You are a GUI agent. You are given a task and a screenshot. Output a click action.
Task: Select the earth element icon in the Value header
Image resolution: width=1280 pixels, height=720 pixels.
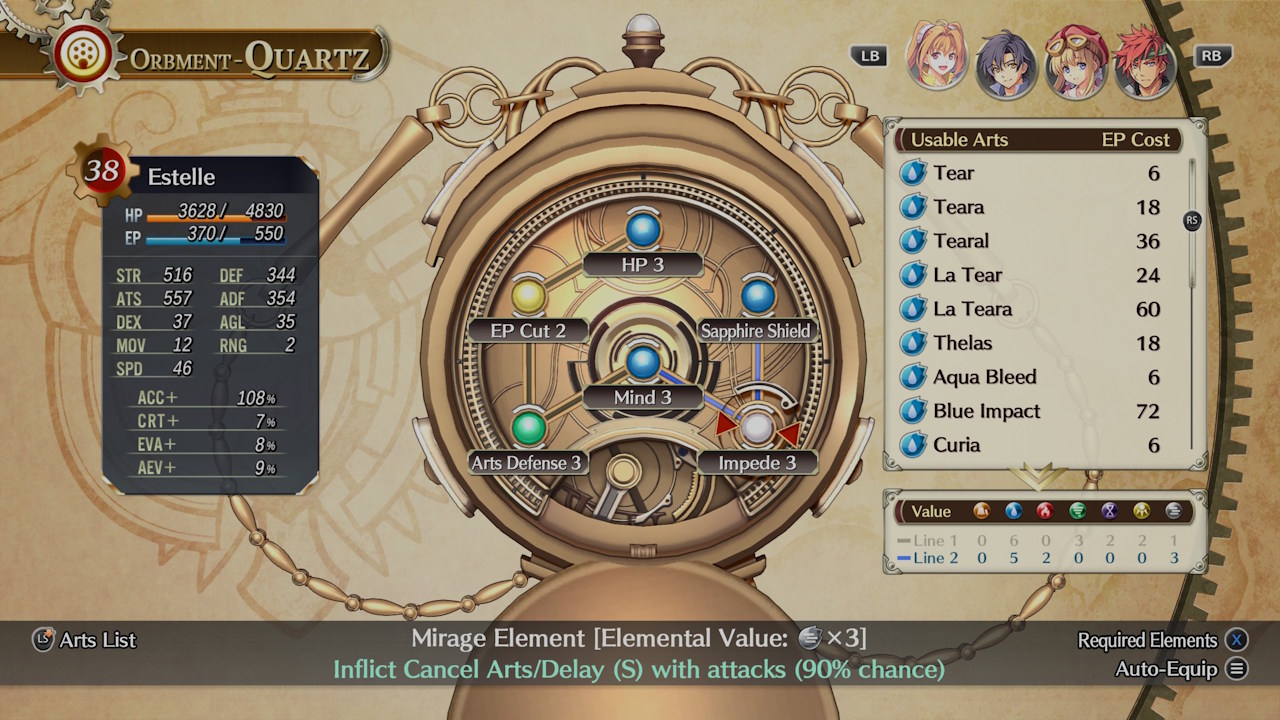pyautogui.click(x=981, y=511)
